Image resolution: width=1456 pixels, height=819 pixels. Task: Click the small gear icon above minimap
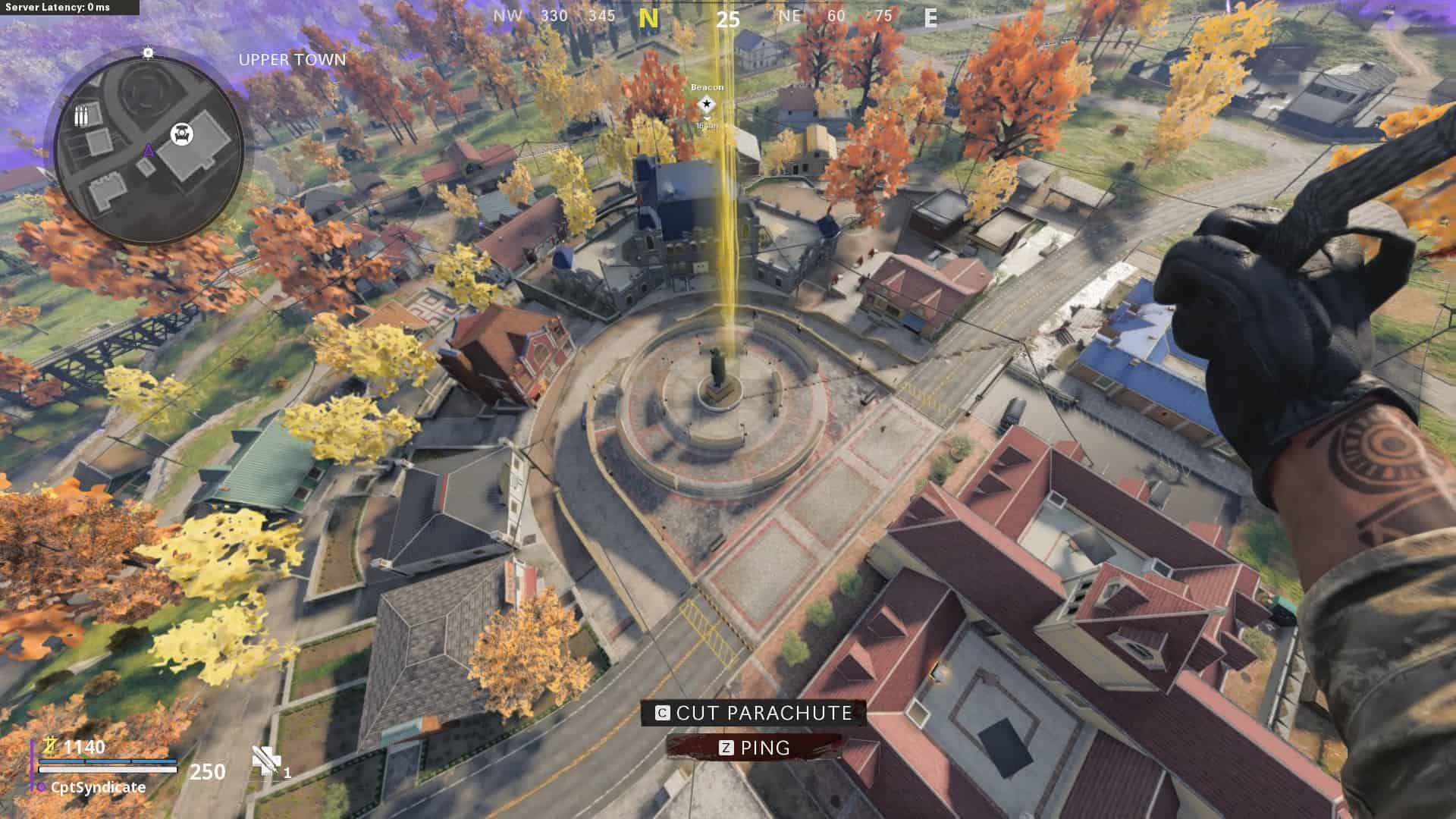[149, 52]
